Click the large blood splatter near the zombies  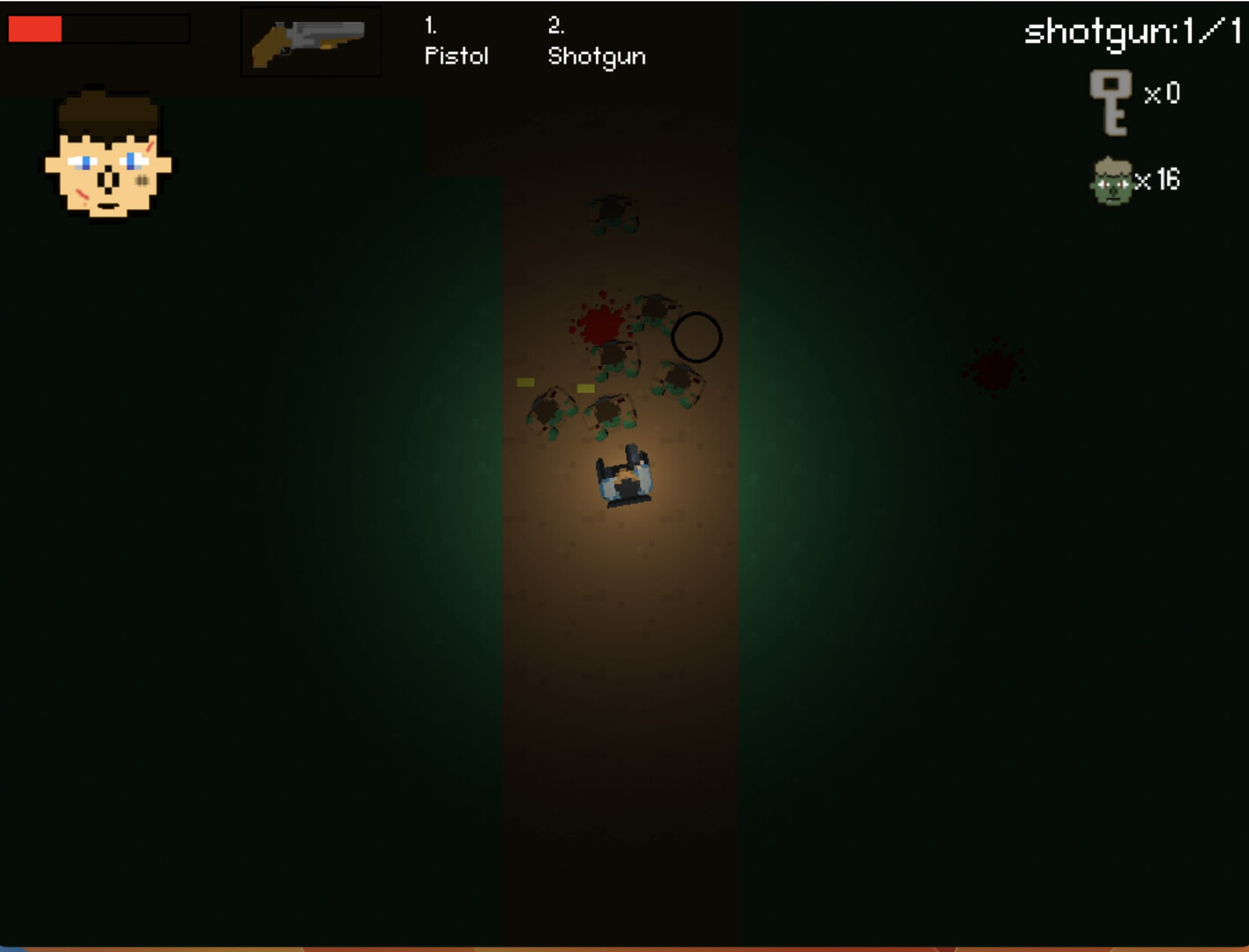[x=600, y=324]
